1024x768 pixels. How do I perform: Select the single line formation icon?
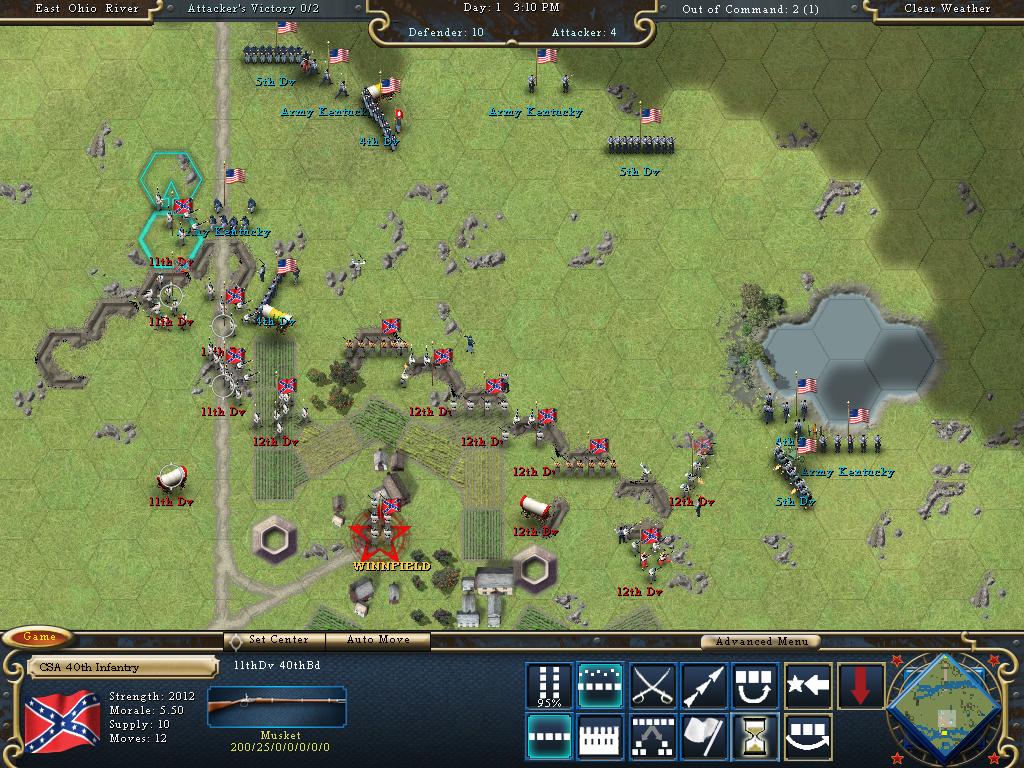tap(549, 737)
